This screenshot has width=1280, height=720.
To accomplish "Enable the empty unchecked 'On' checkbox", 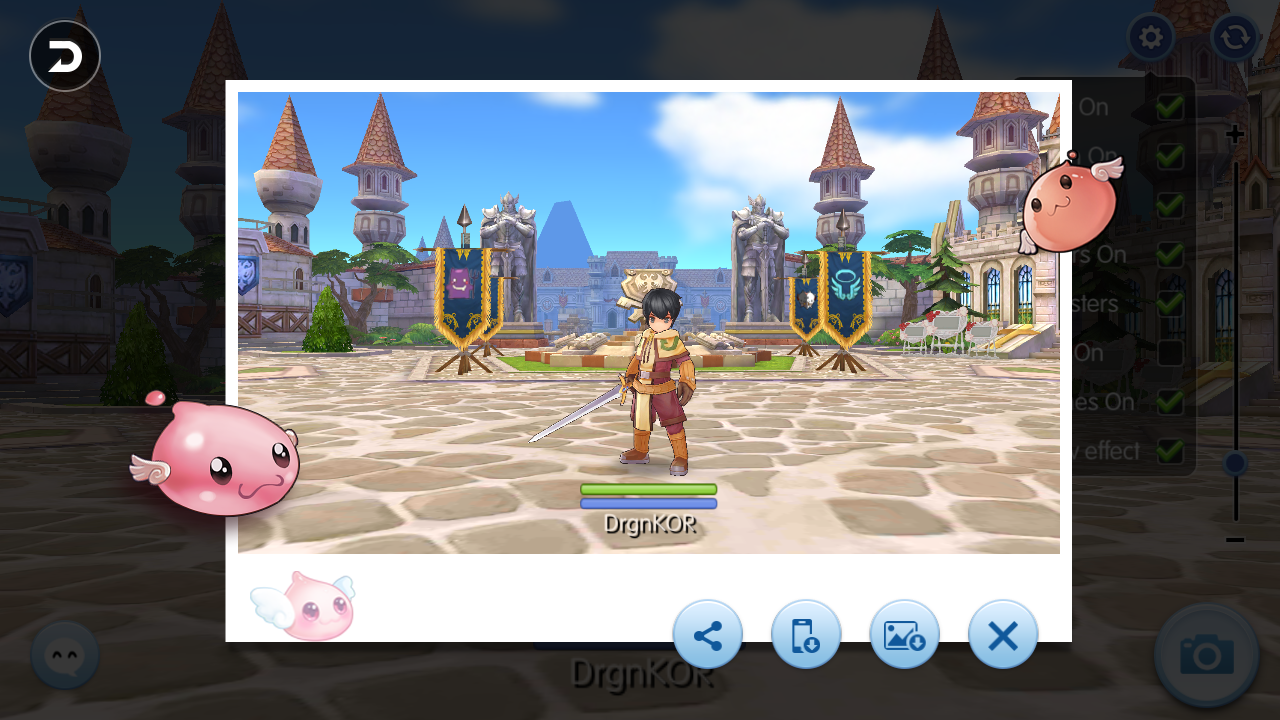I will 1170,352.
